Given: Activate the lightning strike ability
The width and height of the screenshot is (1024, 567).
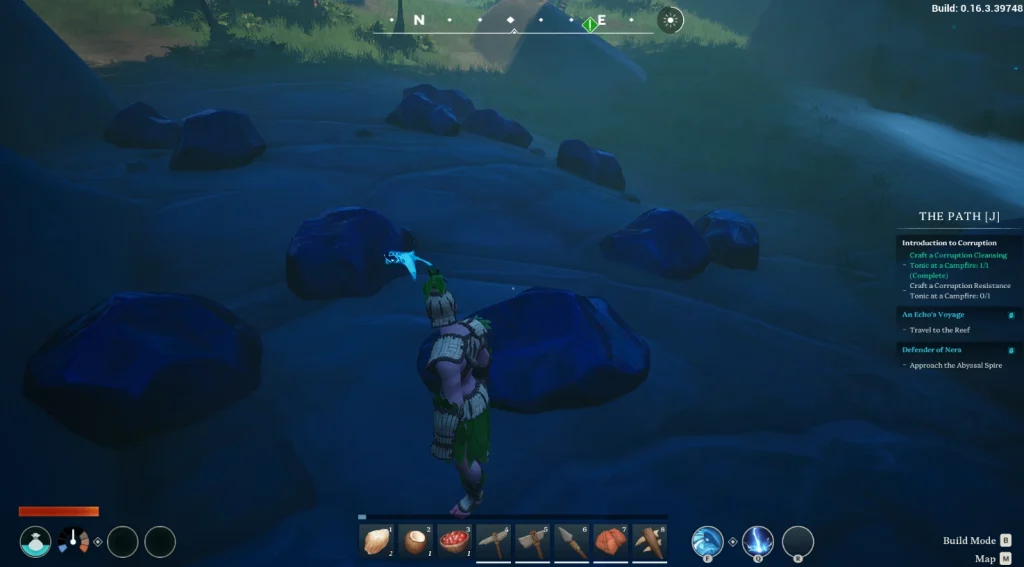Looking at the screenshot, I should click(758, 541).
